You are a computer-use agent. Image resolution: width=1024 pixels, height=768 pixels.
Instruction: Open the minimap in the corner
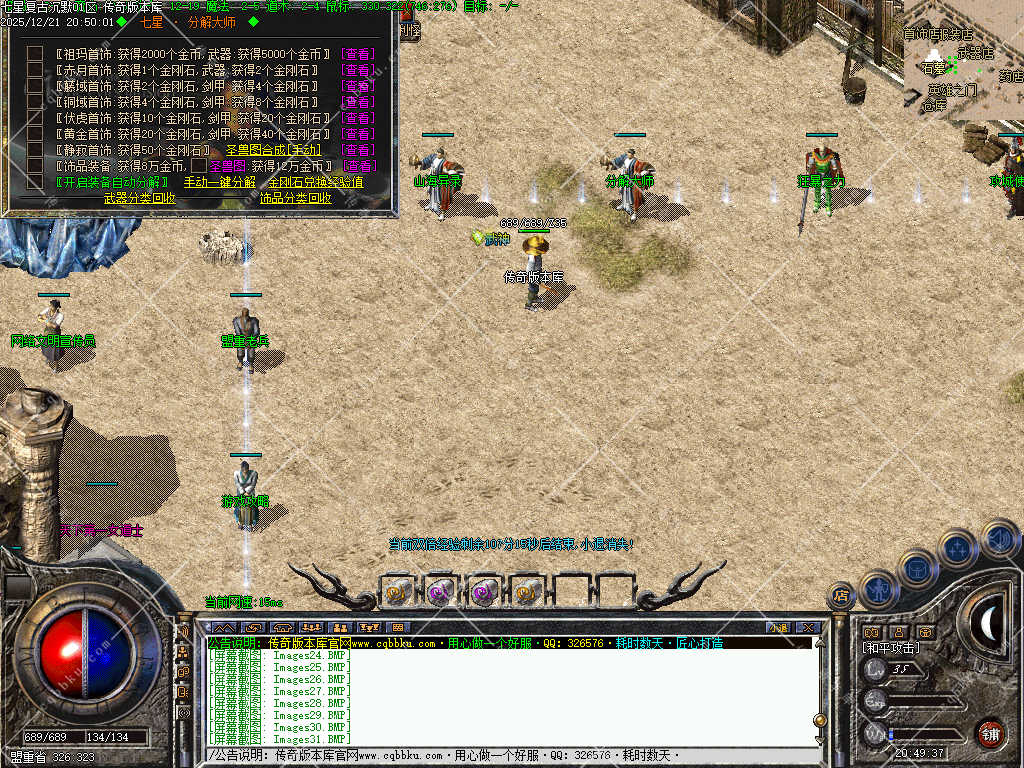pos(962,62)
